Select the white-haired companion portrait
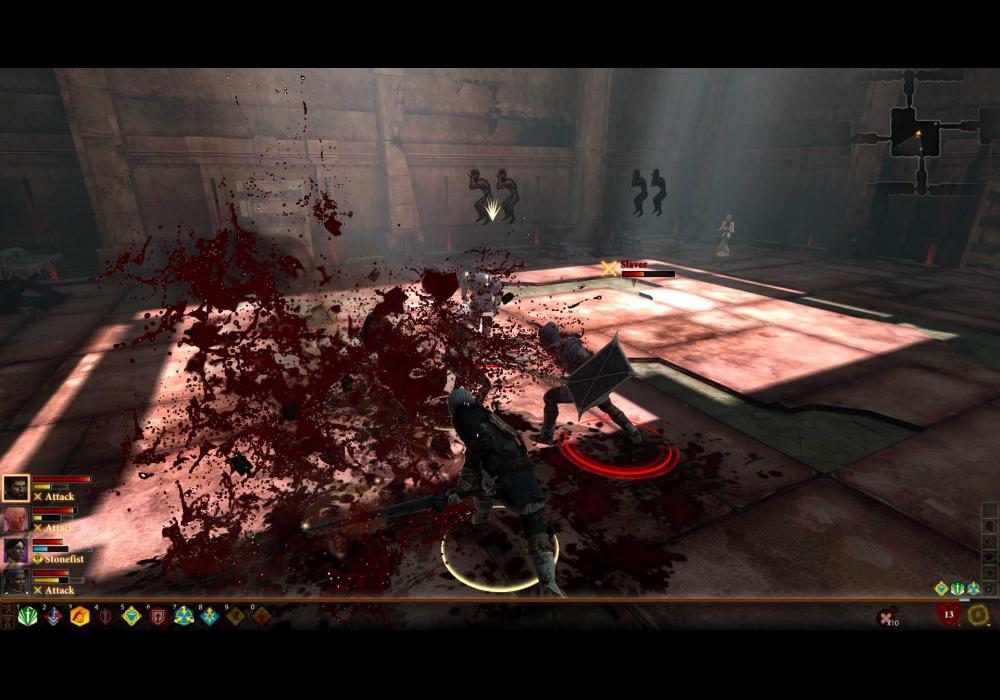The height and width of the screenshot is (700, 1000). click(16, 520)
